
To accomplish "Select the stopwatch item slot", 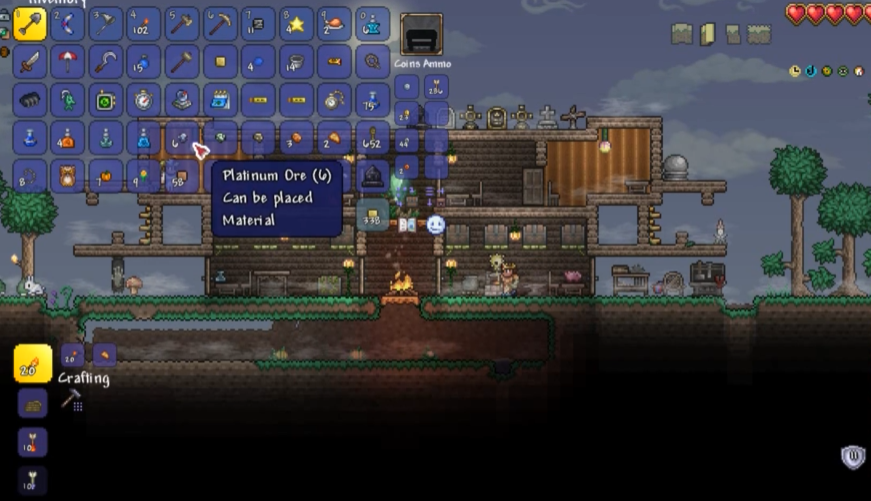I will (144, 100).
